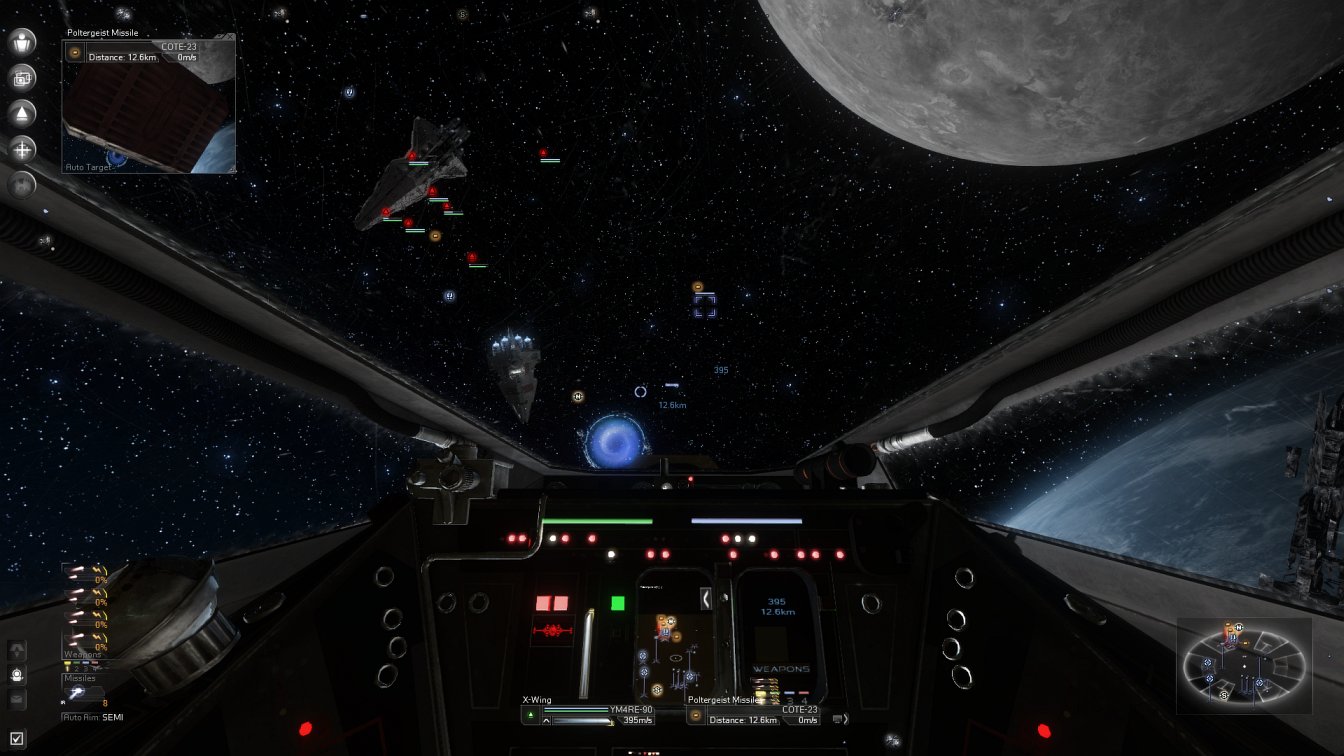Open the radar minimap

pyautogui.click(x=1243, y=665)
